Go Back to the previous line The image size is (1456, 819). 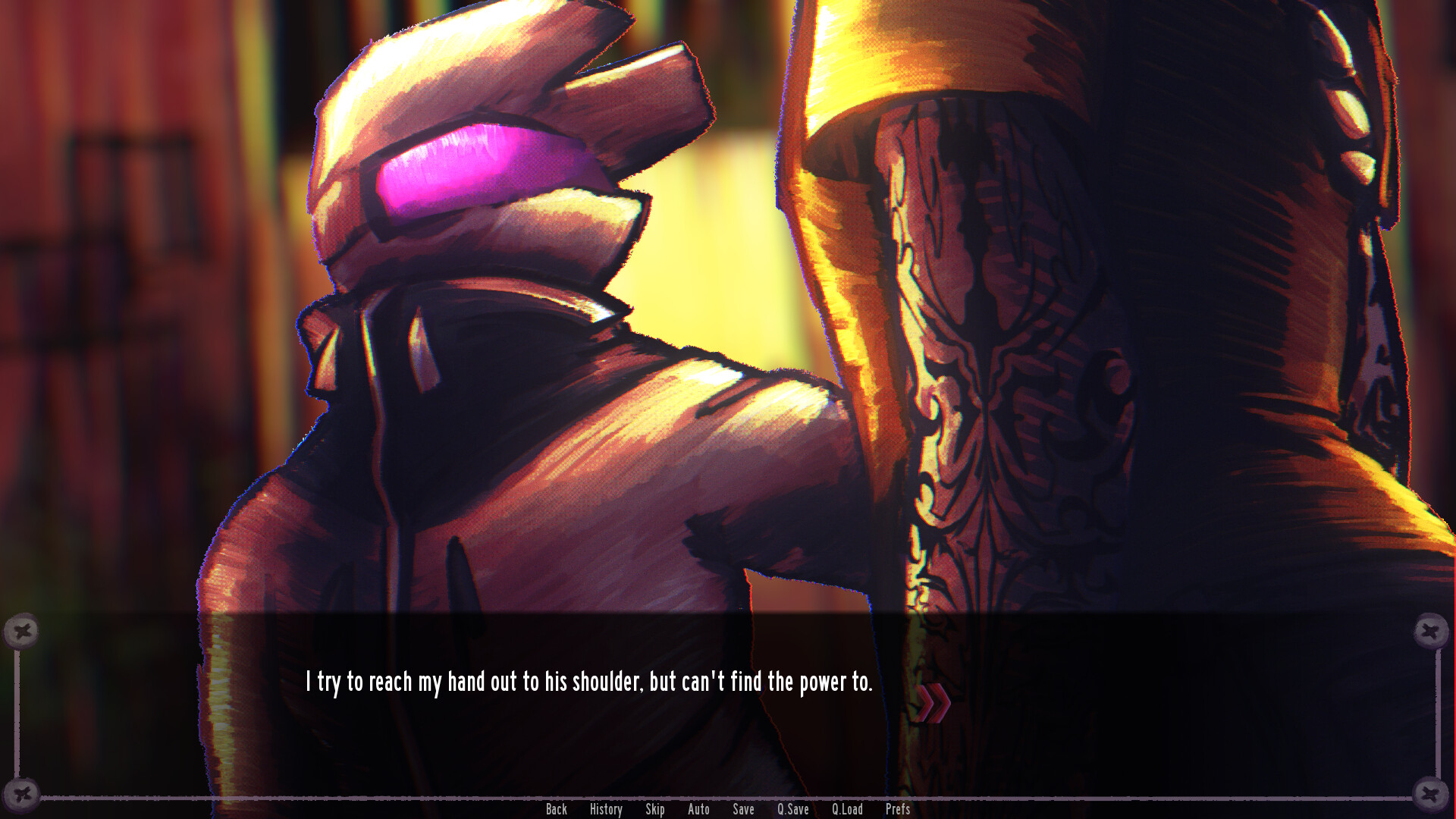click(557, 809)
